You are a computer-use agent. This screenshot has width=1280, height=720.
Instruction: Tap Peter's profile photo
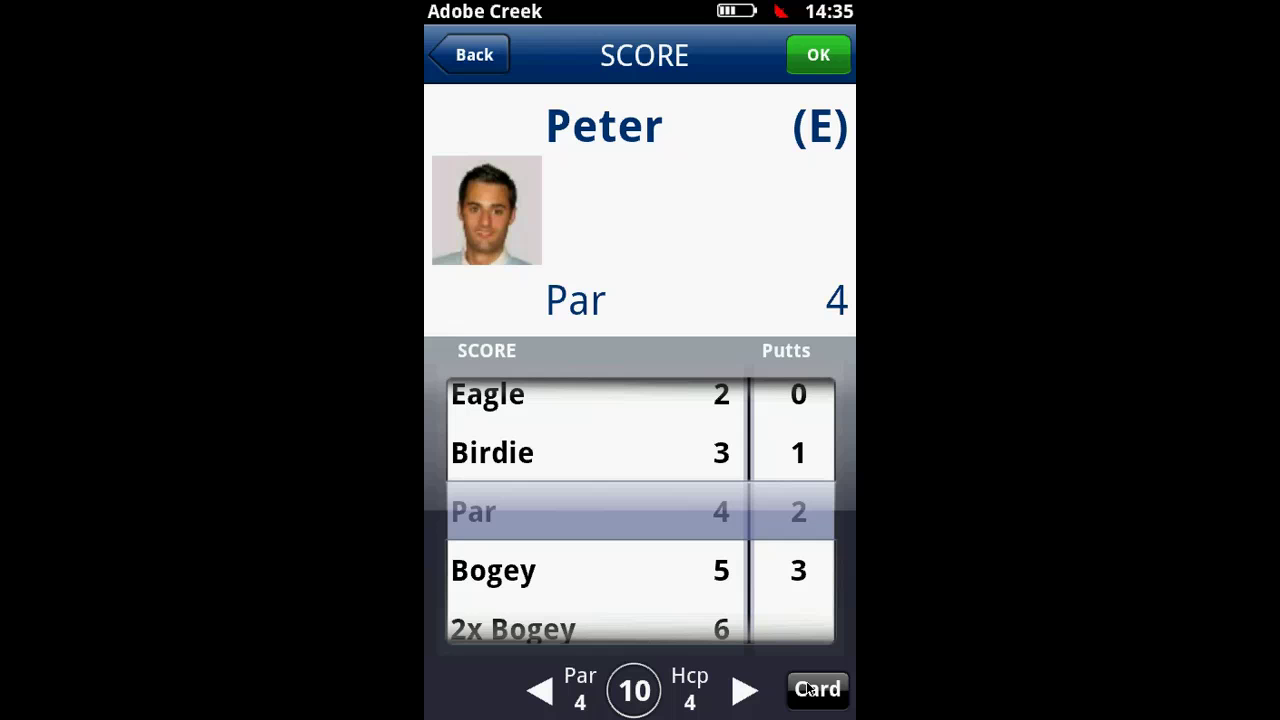(486, 210)
